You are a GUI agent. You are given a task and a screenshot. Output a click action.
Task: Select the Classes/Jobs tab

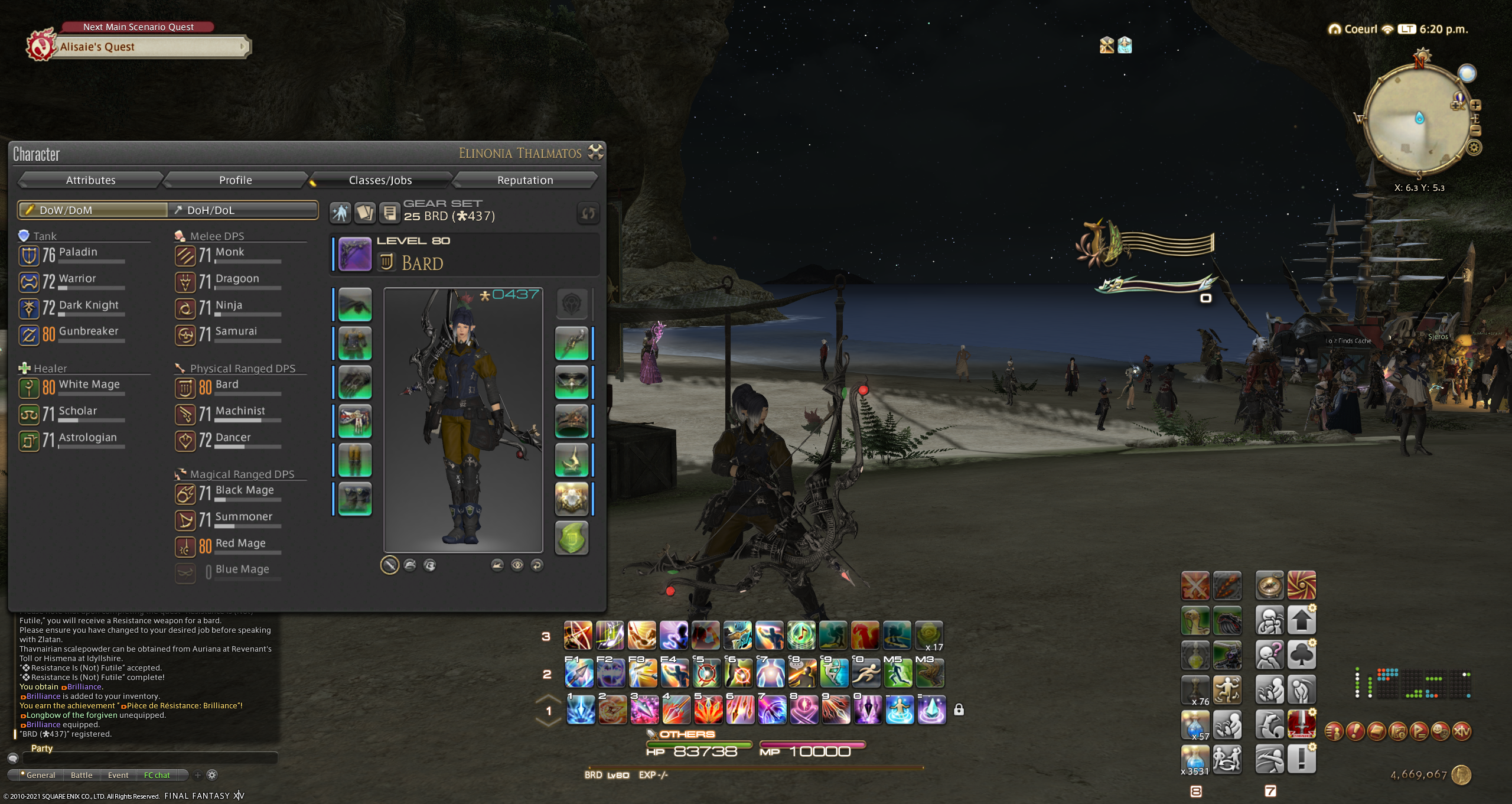coord(380,180)
